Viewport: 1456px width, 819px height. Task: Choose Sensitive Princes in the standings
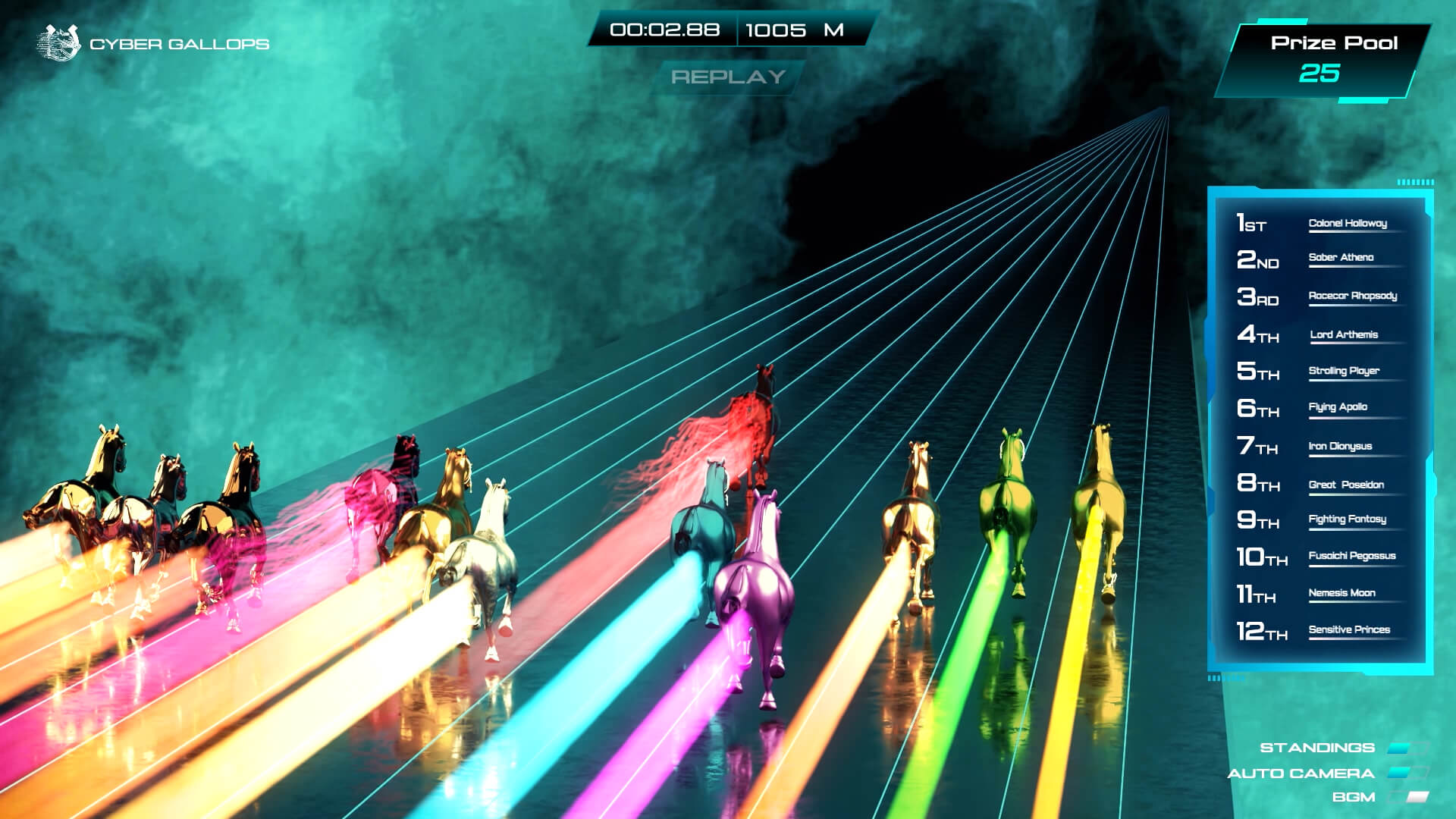1349,629
